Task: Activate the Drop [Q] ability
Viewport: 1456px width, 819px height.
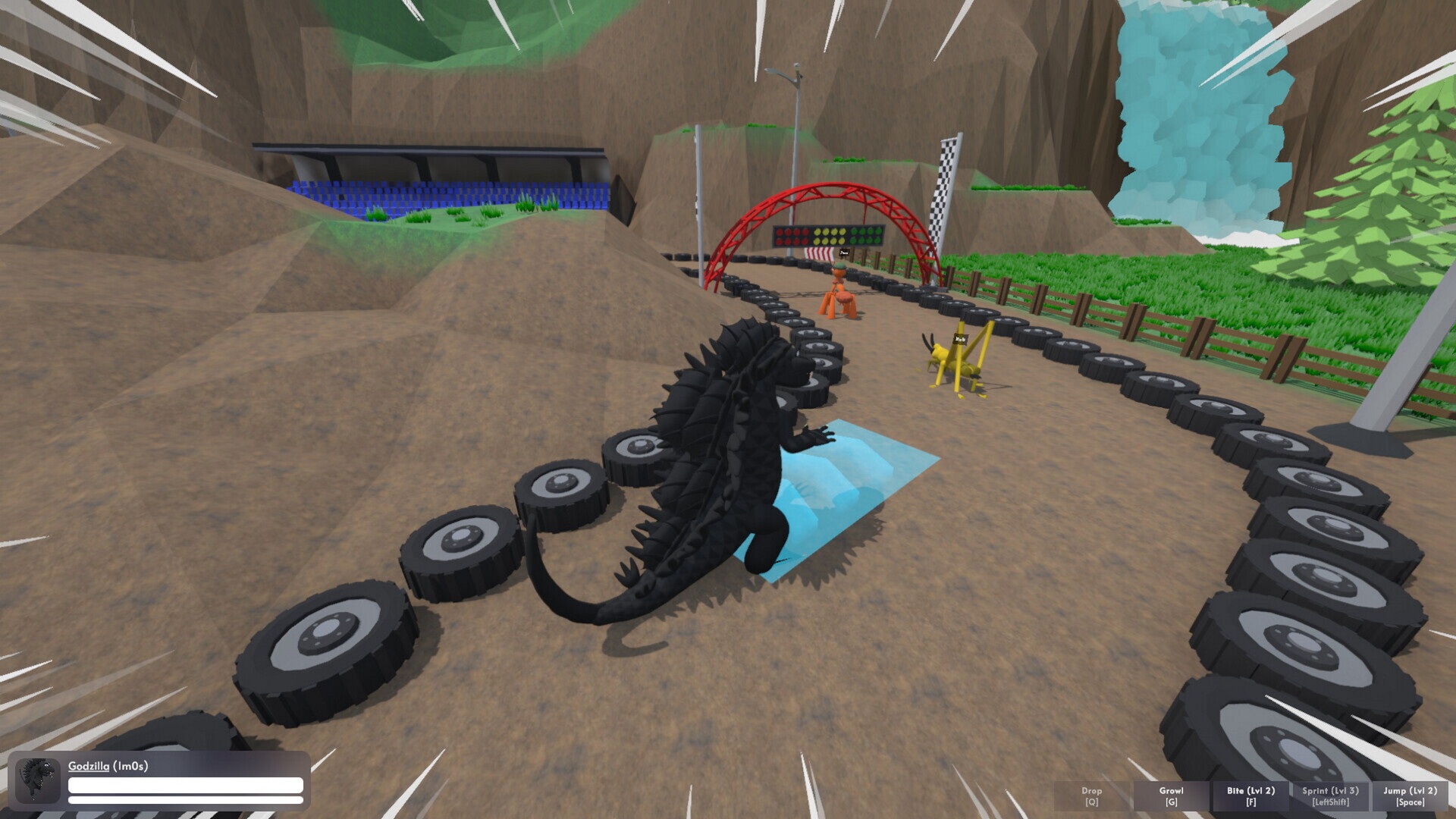Action: (x=1091, y=795)
